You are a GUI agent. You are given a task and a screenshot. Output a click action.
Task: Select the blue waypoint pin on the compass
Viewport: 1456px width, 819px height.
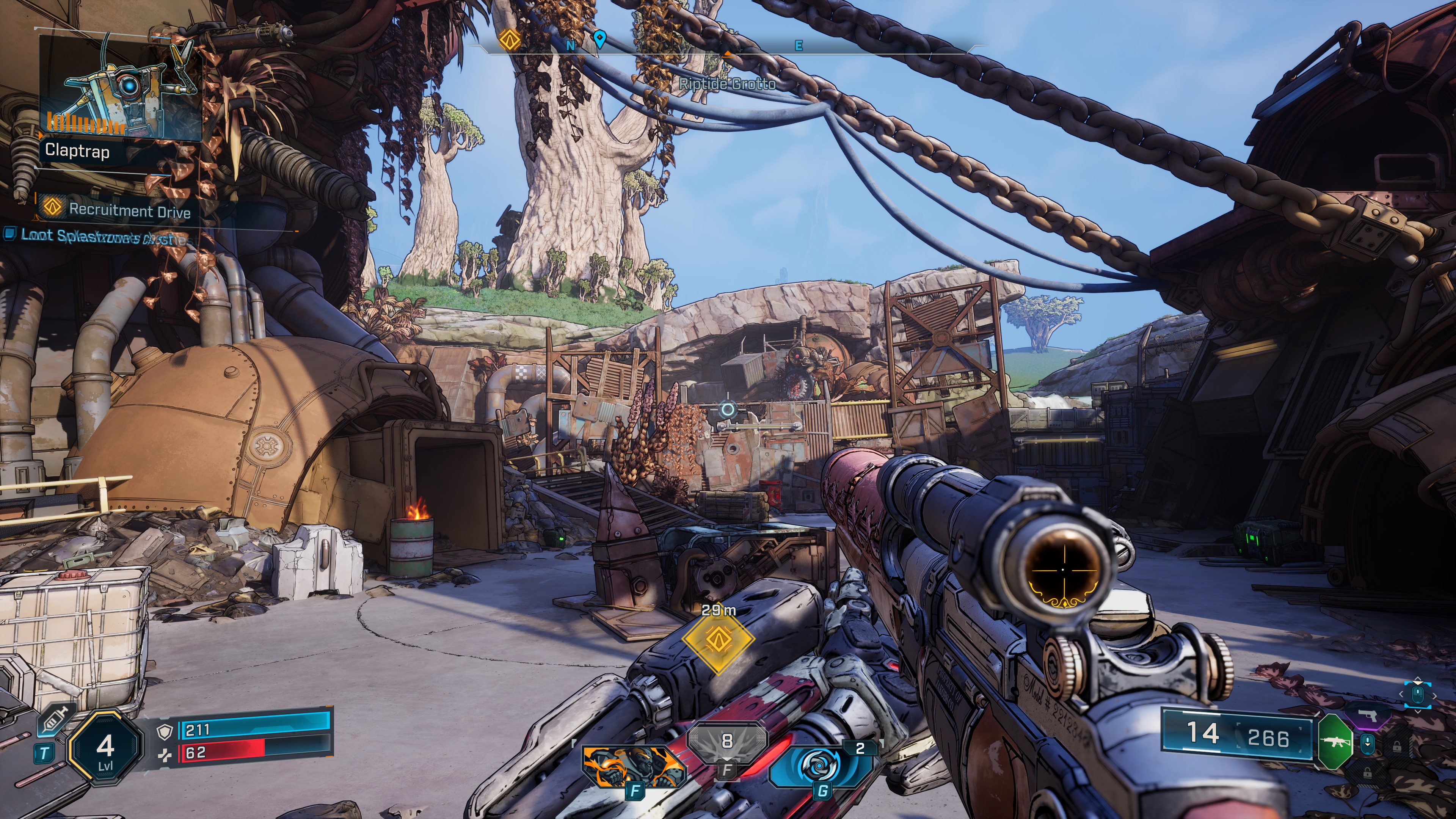point(600,39)
